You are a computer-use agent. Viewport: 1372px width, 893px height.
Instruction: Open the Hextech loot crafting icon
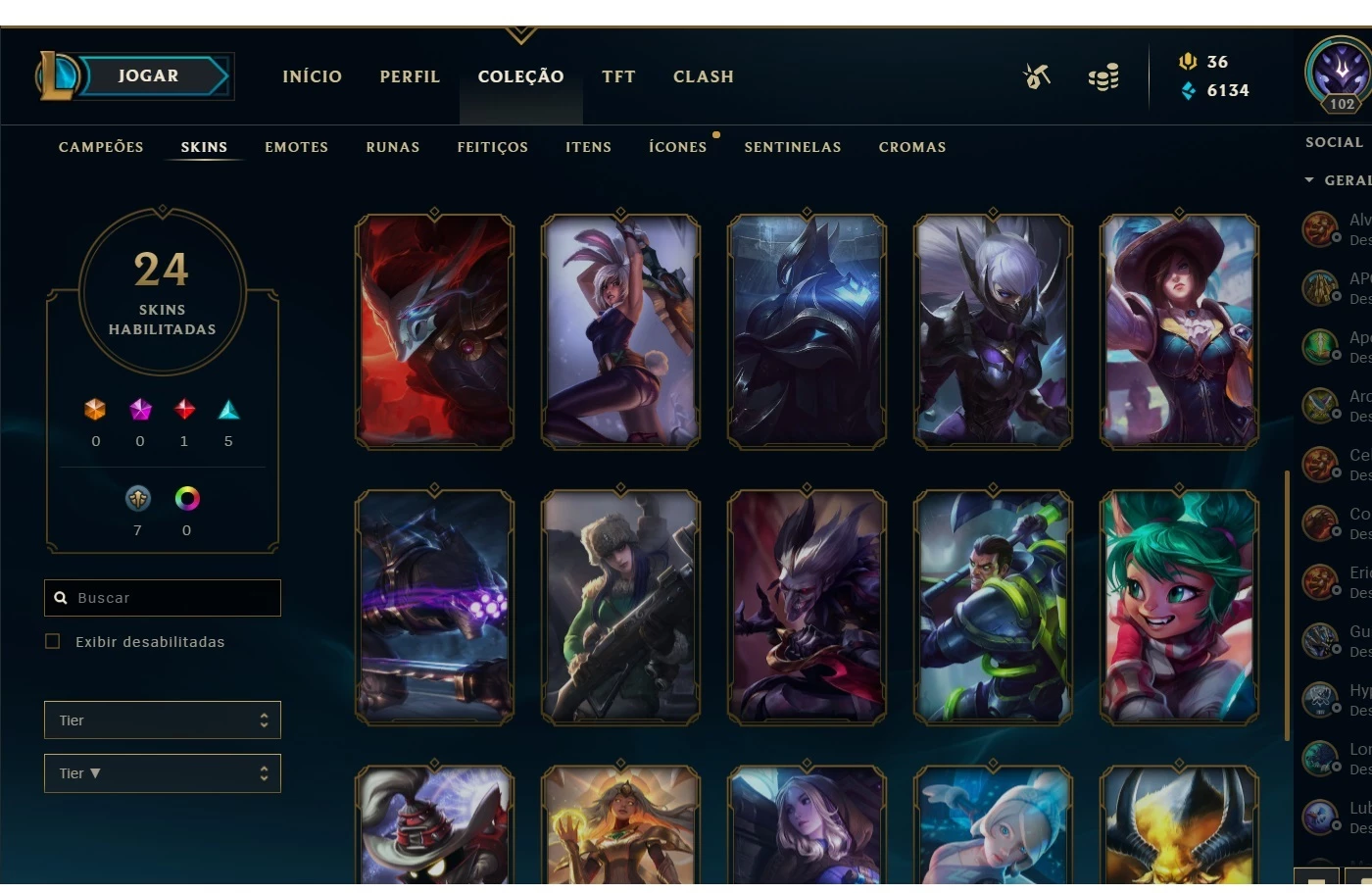pos(1037,75)
